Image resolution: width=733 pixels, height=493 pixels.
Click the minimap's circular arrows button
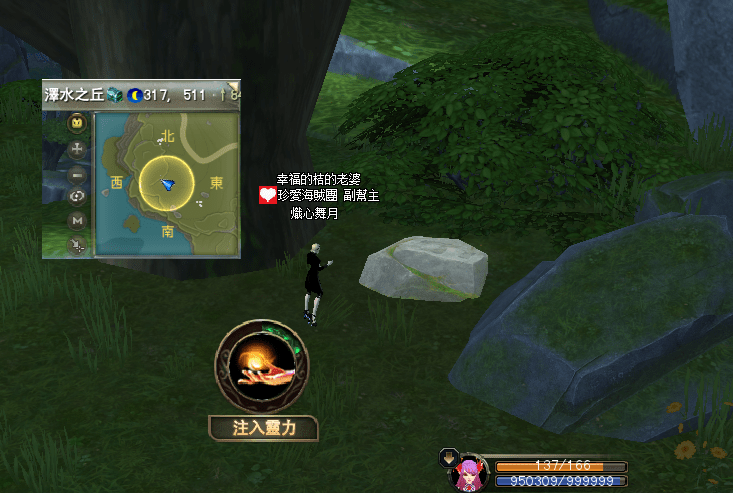(x=77, y=197)
